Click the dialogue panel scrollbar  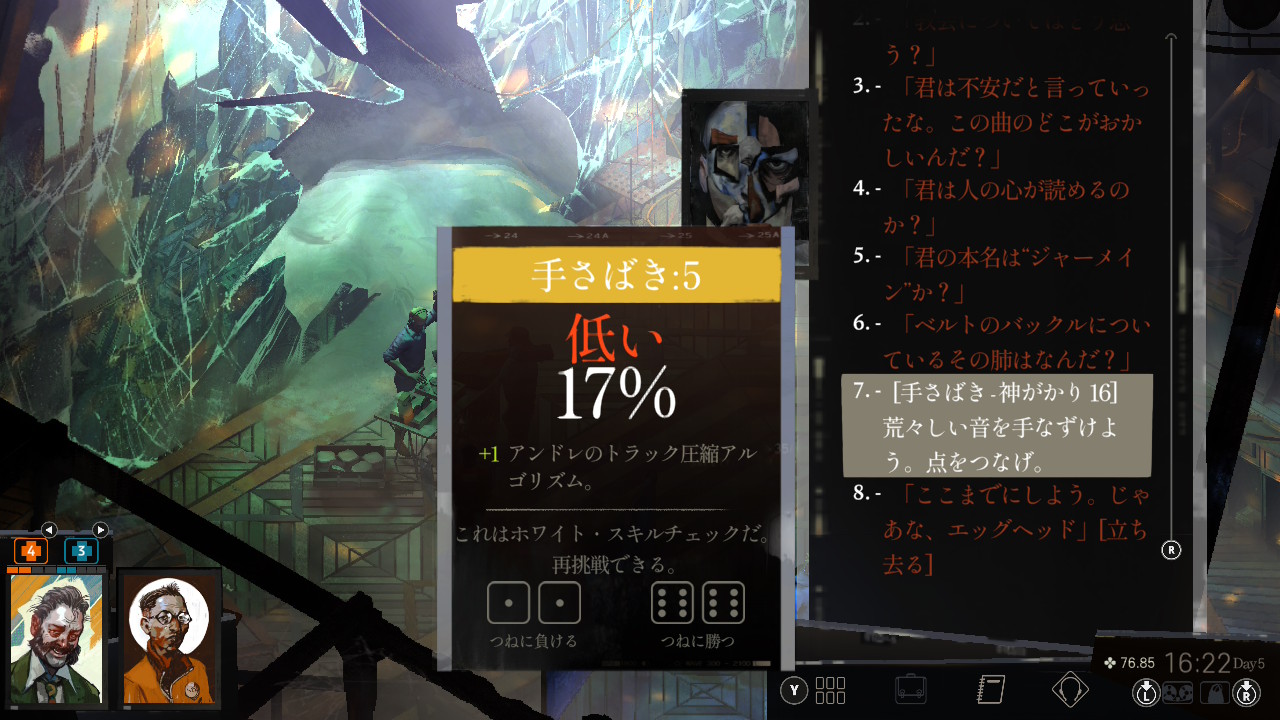(1172, 290)
